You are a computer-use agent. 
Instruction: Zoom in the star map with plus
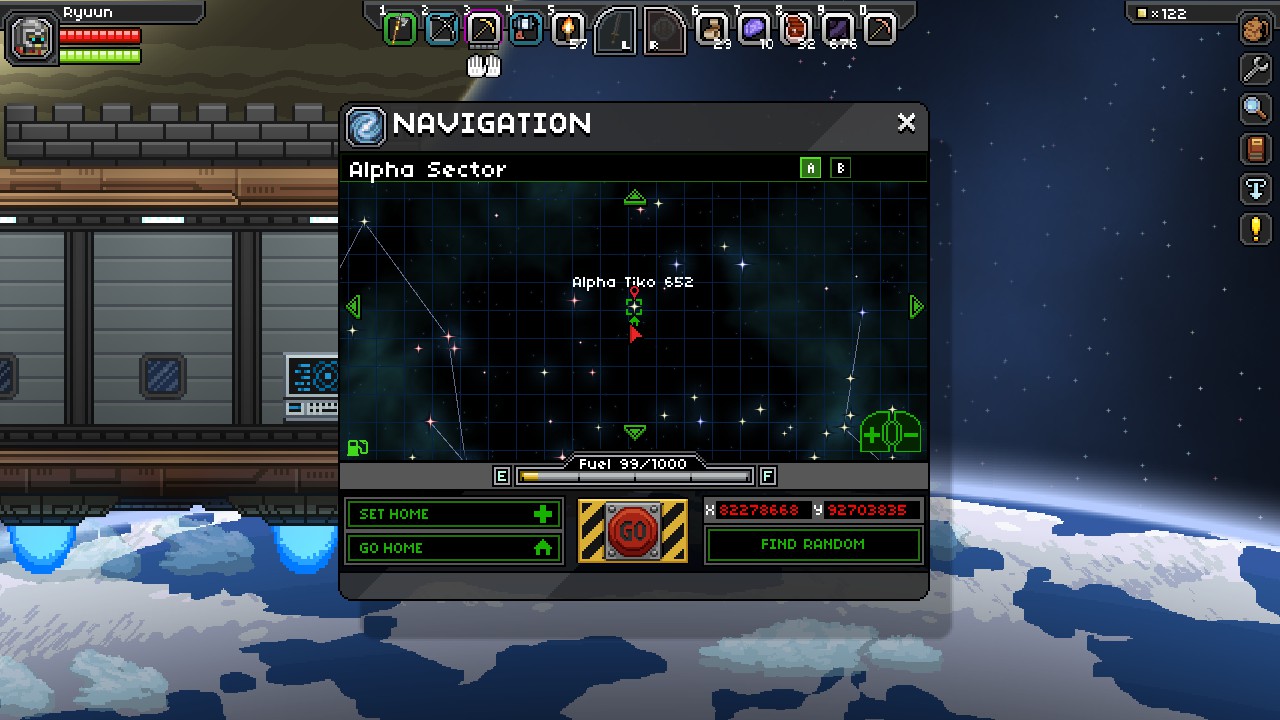tap(871, 435)
